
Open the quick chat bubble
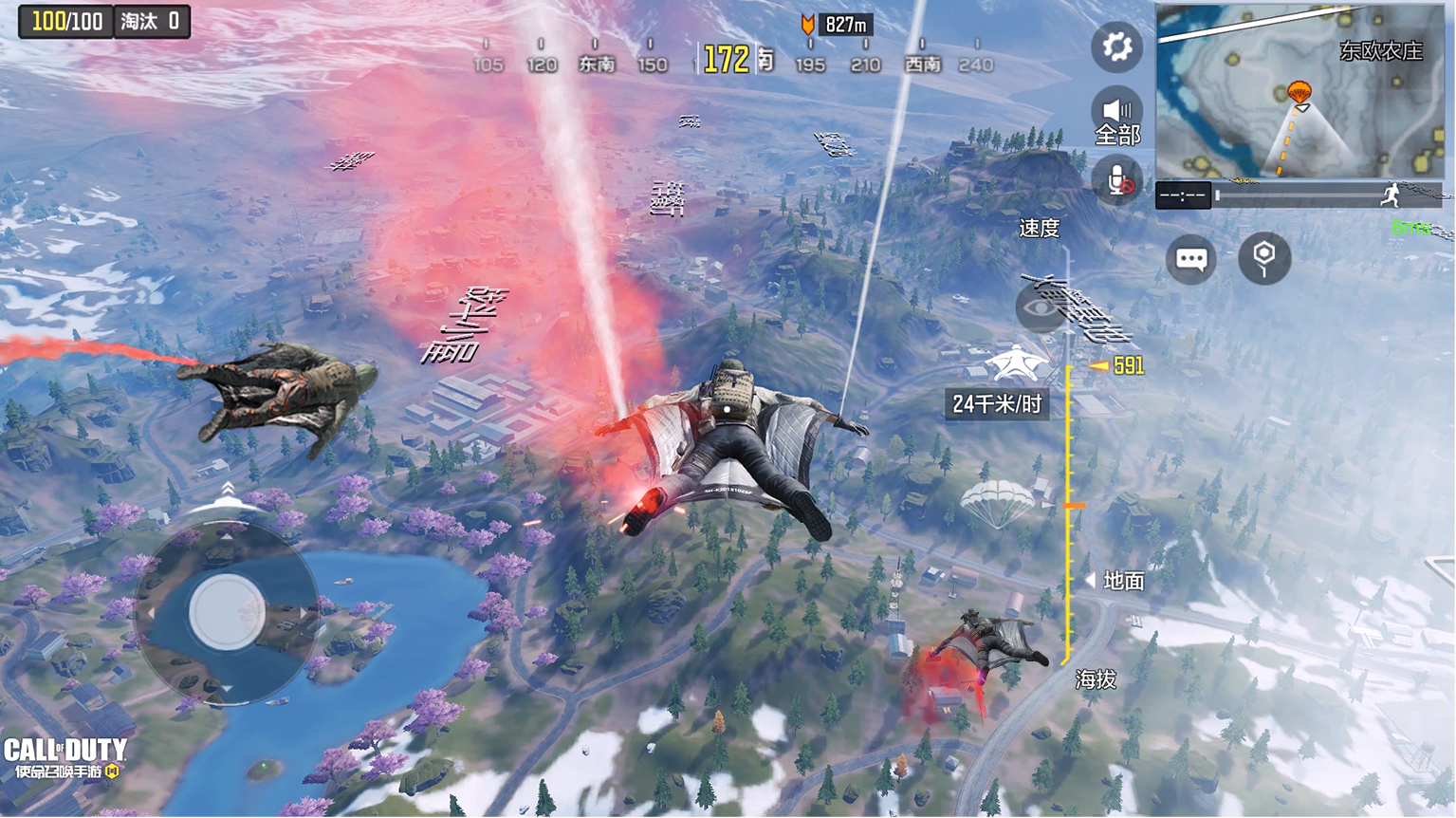click(x=1191, y=258)
